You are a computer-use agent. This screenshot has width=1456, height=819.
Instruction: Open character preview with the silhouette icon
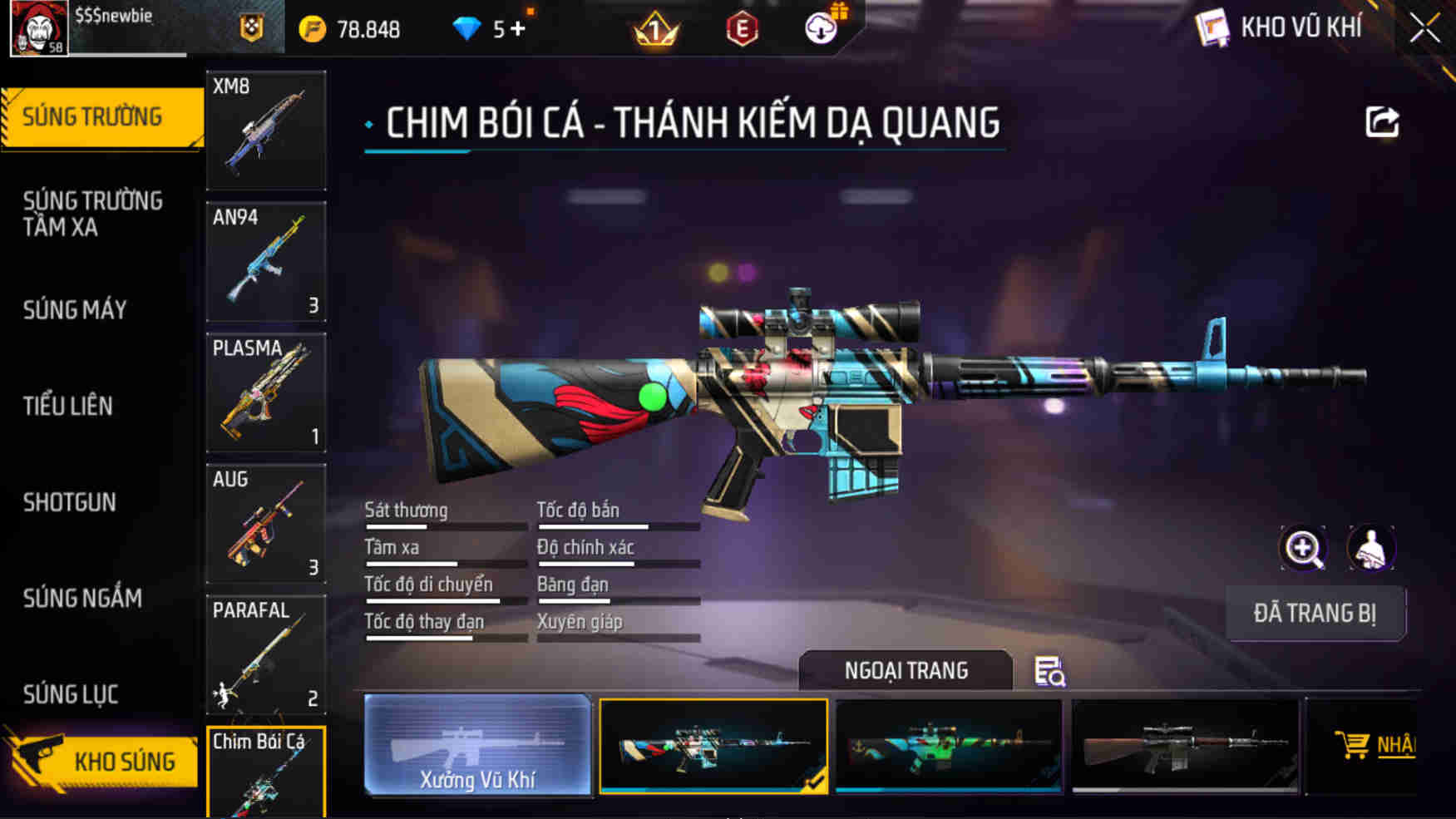1372,550
